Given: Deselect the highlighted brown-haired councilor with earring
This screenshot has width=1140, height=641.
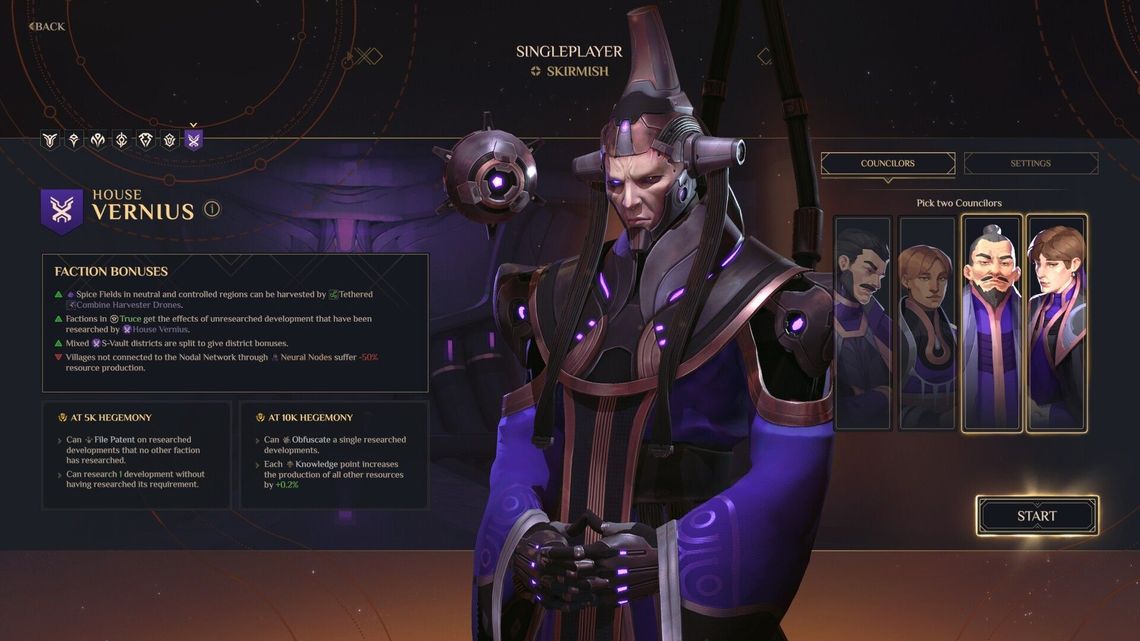Looking at the screenshot, I should pyautogui.click(x=1056, y=322).
